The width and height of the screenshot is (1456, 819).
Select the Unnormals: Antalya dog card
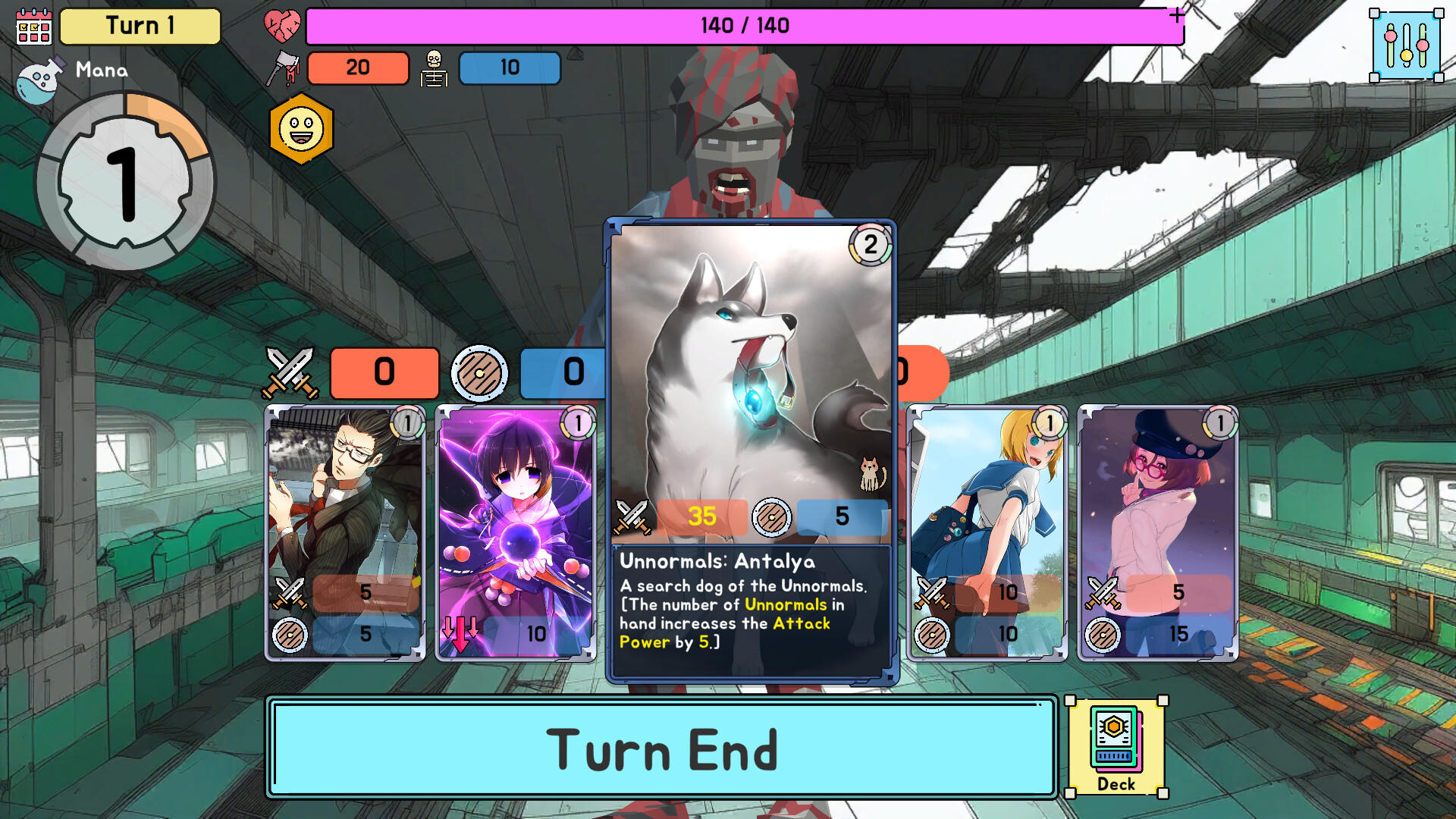click(749, 364)
